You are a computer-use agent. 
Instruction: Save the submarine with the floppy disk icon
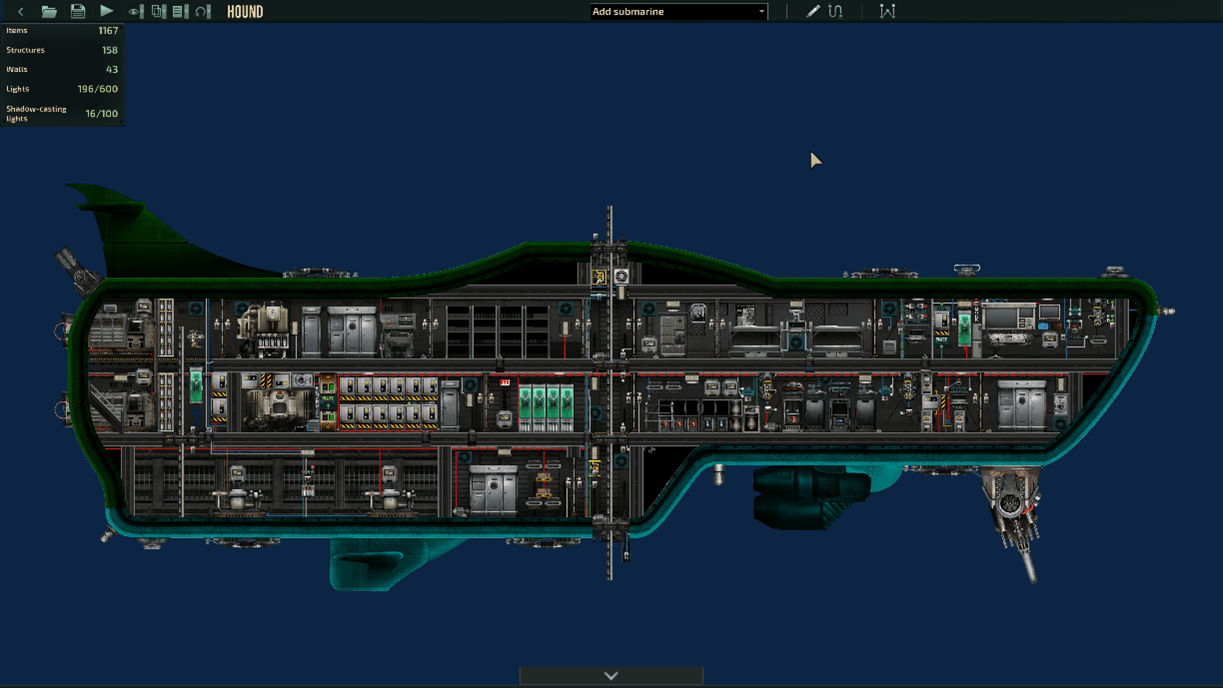tap(77, 12)
